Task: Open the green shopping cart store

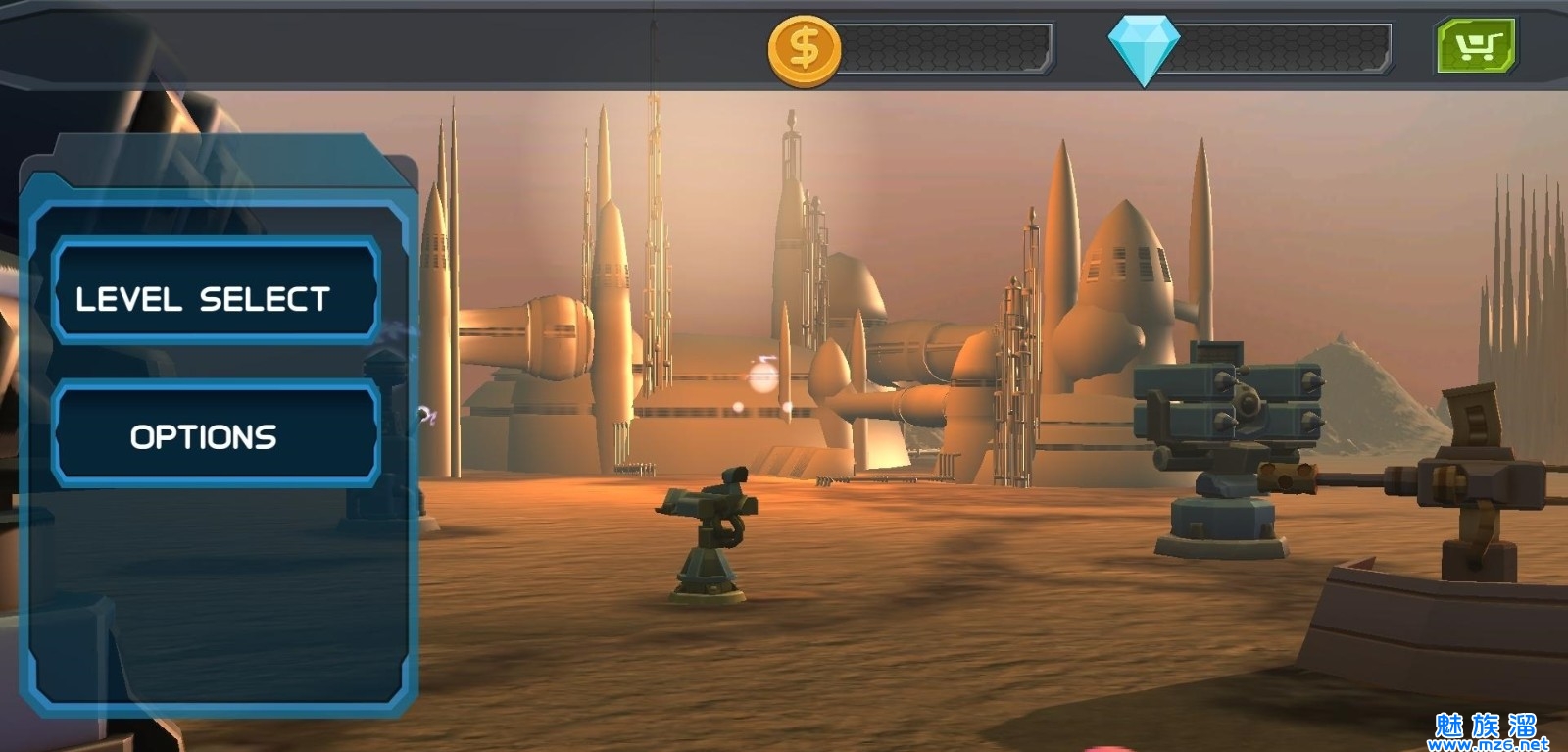Action: (x=1476, y=45)
